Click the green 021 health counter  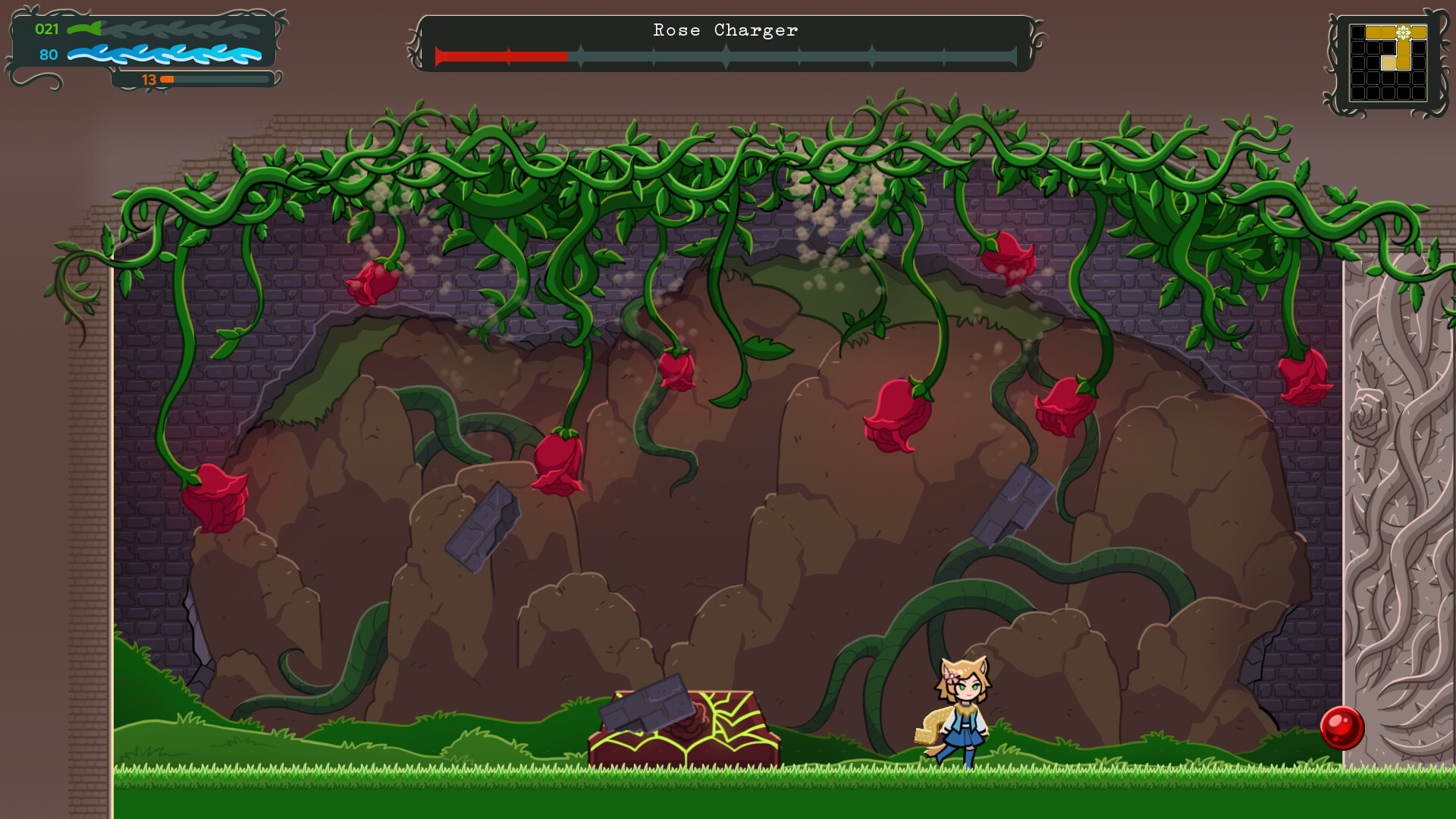[46, 29]
